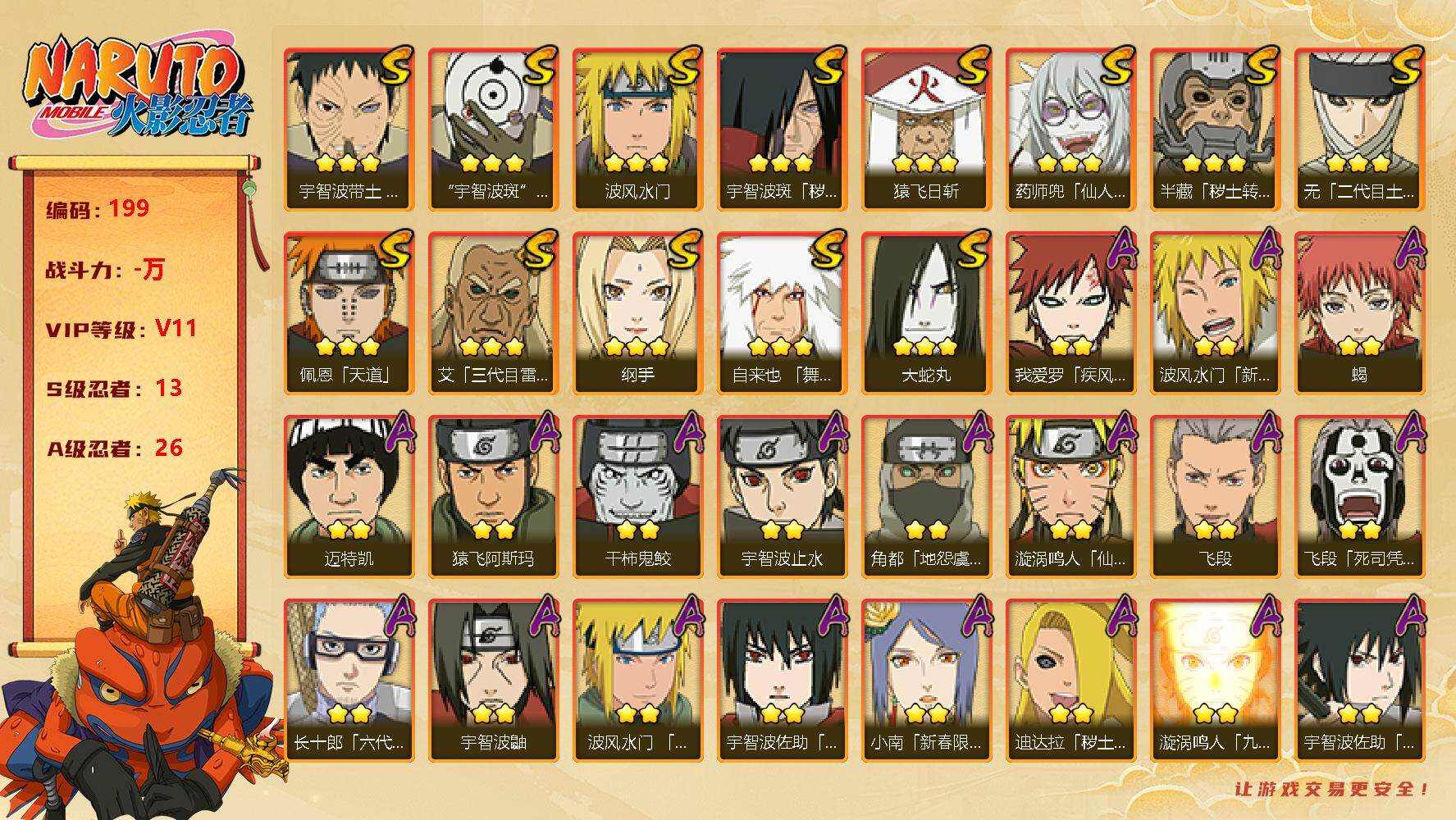Pick the 佩恩「天道」 ninja card

[x=349, y=312]
